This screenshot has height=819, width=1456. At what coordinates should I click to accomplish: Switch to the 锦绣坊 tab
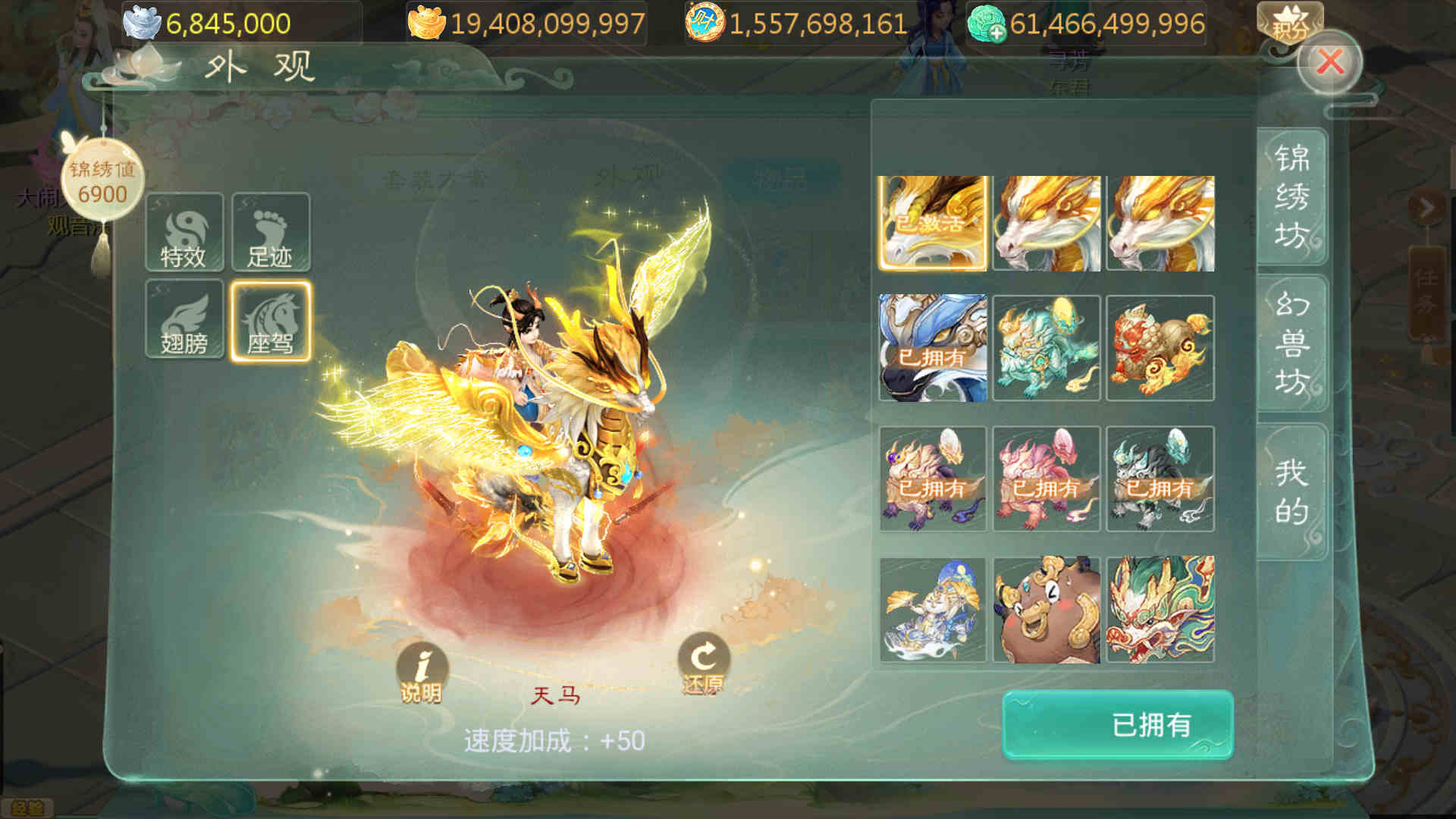(x=1291, y=197)
